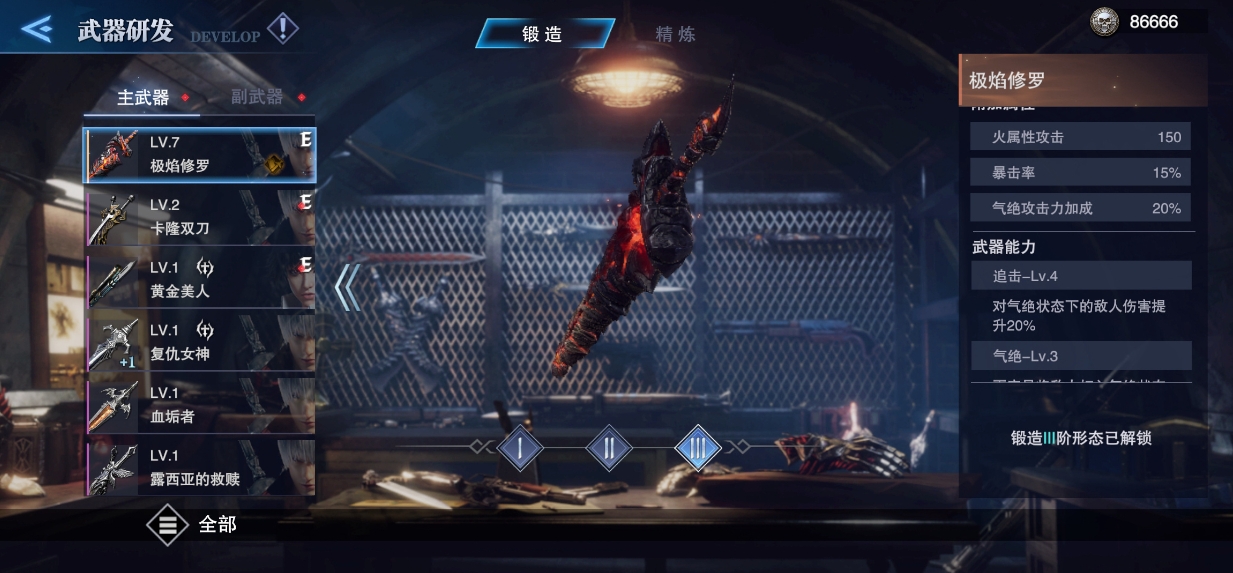Open the weapon development info icon
1233x573 pixels.
[283, 28]
